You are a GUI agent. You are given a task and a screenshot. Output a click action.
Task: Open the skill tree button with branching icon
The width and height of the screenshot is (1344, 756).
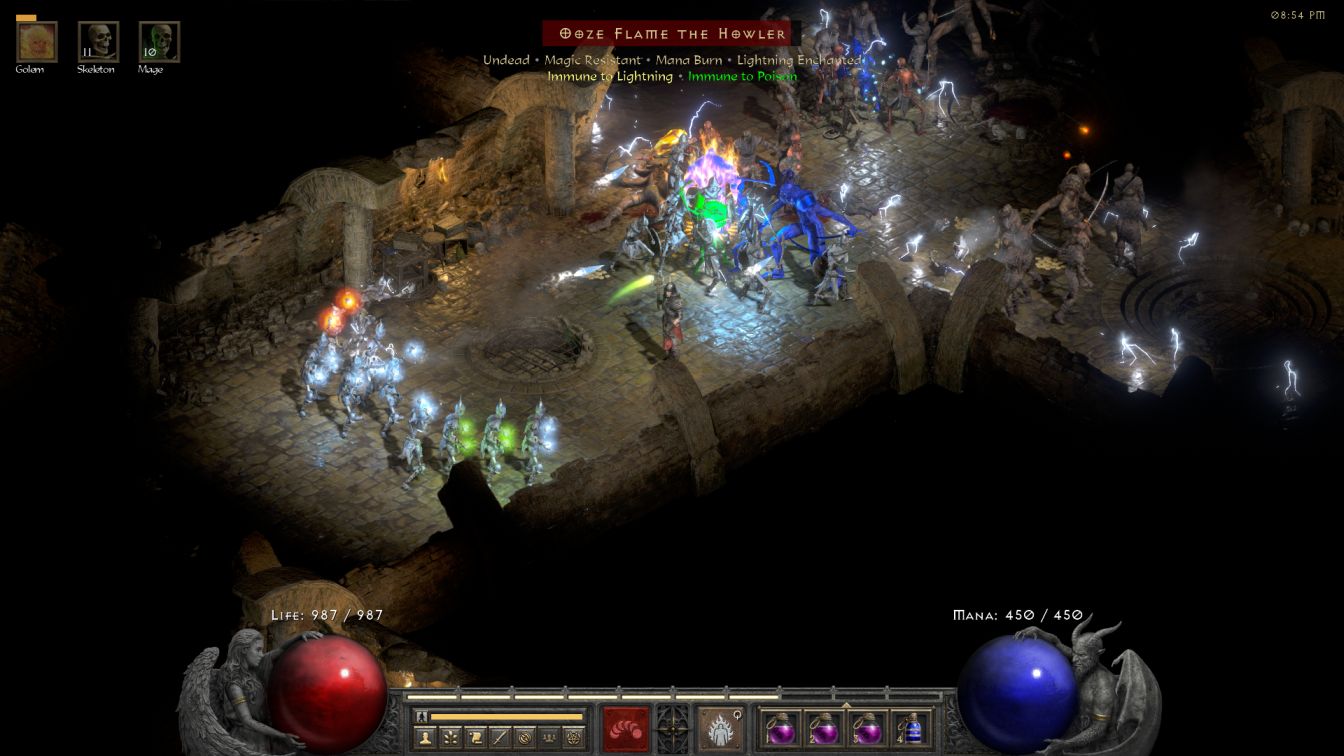(451, 738)
